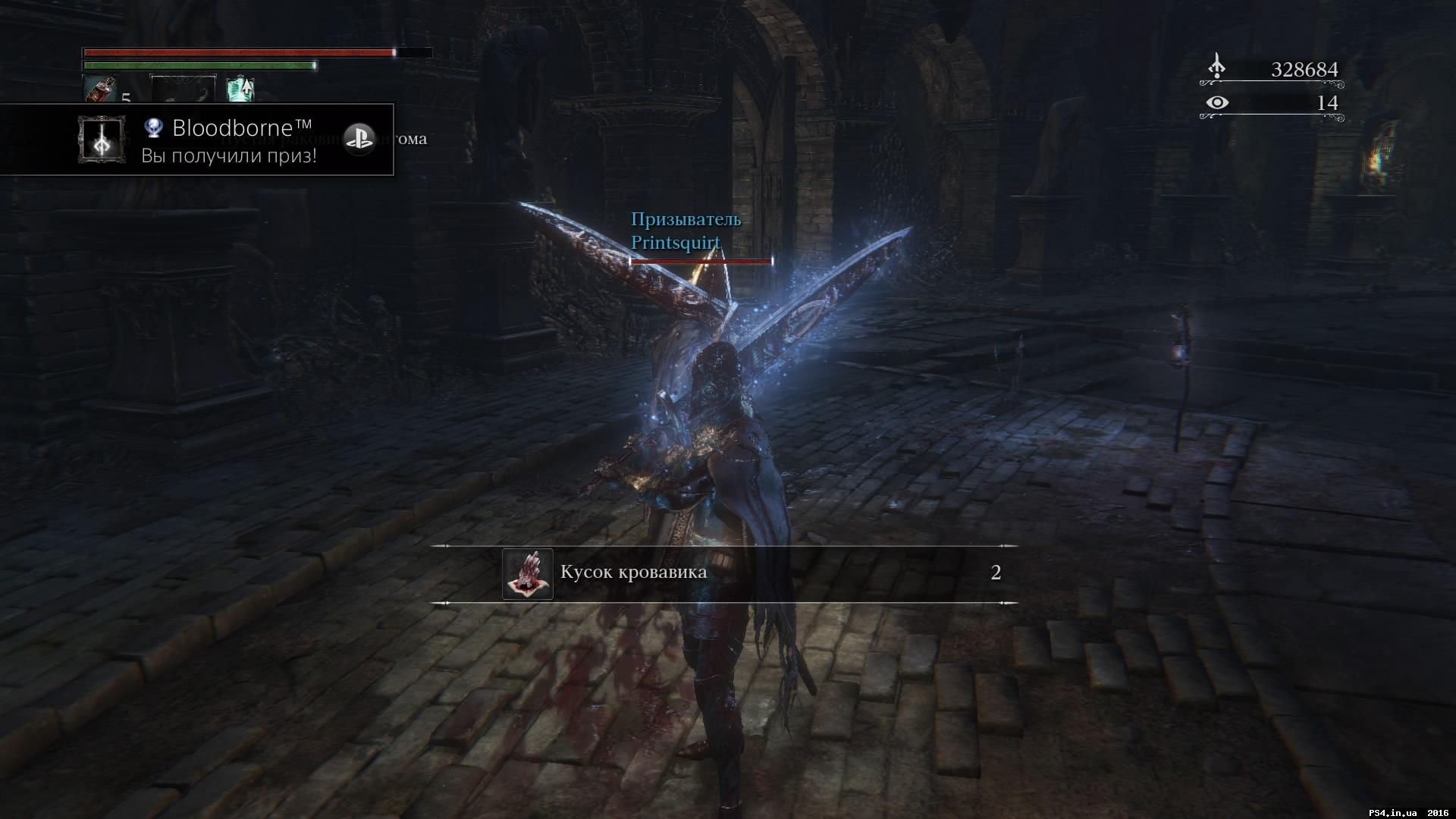Click the Caryll rune trophy thumbnail

(102, 140)
